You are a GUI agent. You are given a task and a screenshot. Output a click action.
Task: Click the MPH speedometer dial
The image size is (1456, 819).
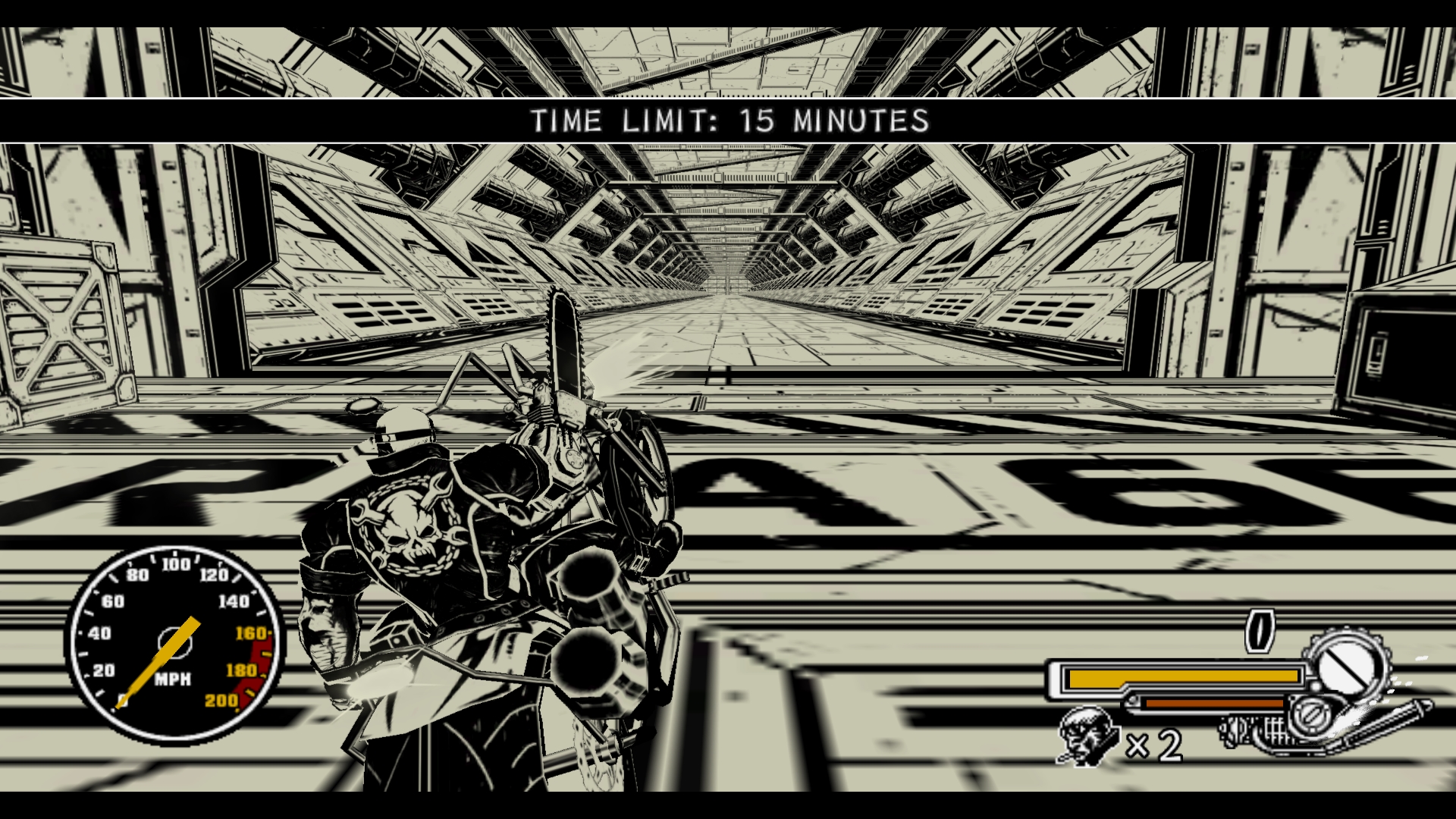coord(176,645)
